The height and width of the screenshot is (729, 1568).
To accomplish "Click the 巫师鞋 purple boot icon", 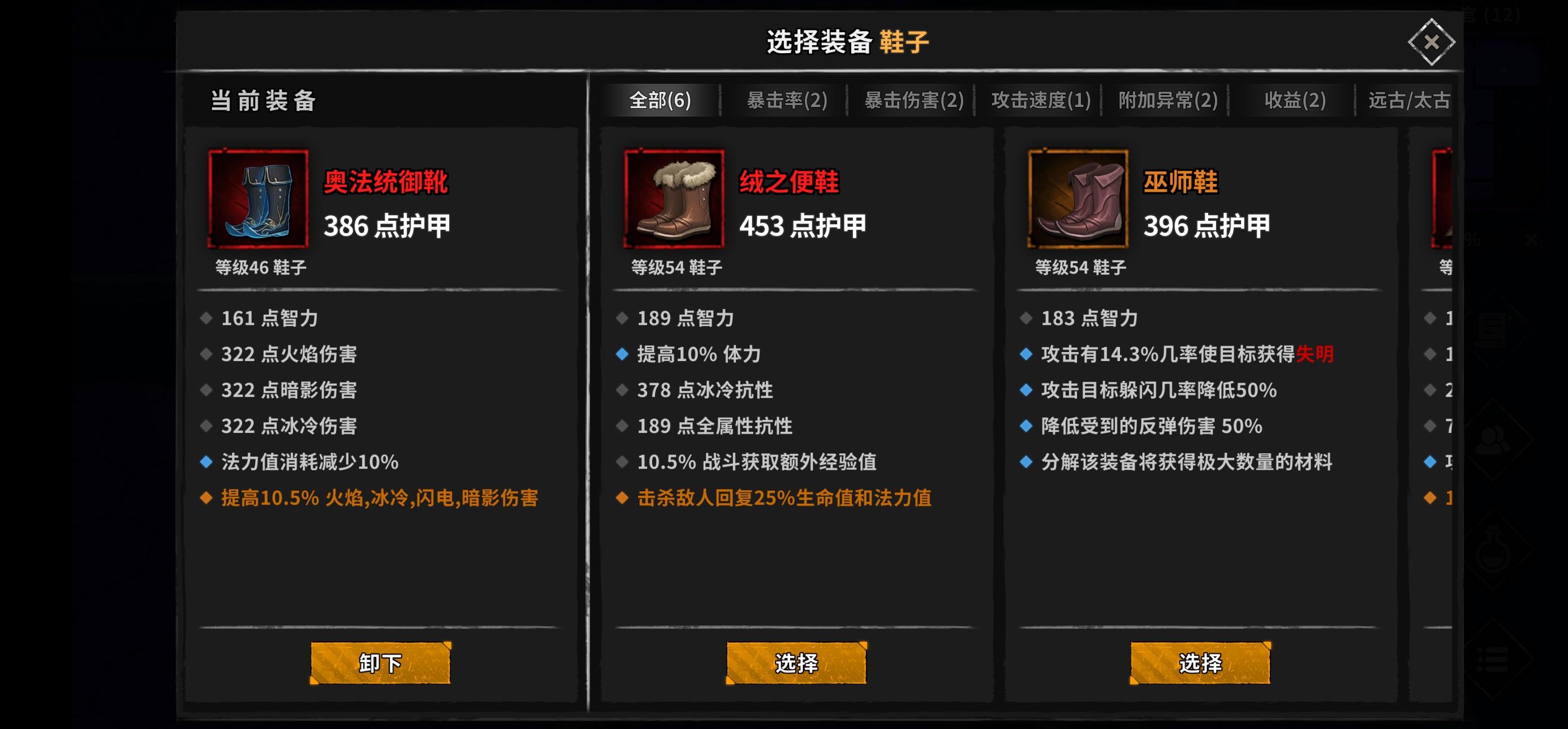I will click(1078, 197).
